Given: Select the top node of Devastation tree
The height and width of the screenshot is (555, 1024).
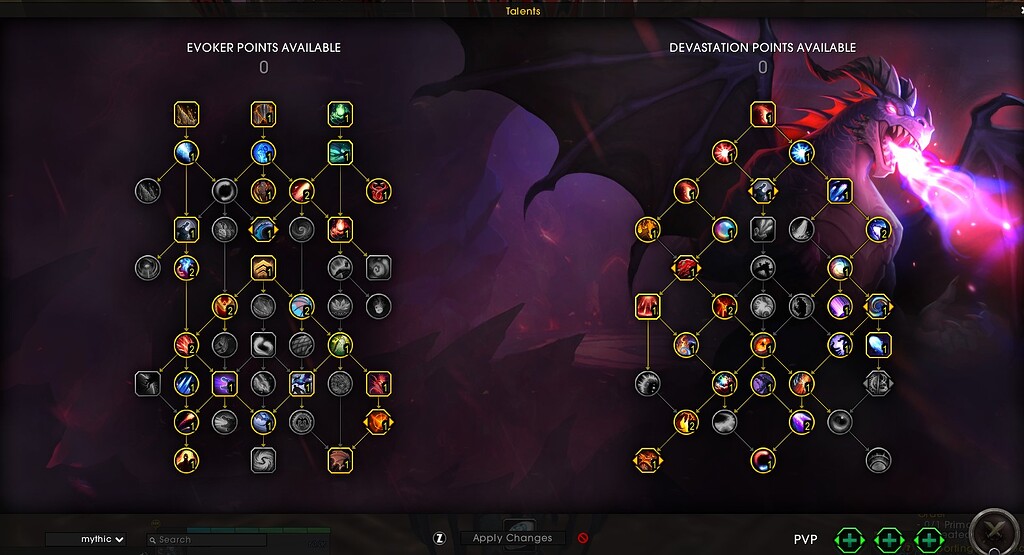Looking at the screenshot, I should pos(763,115).
